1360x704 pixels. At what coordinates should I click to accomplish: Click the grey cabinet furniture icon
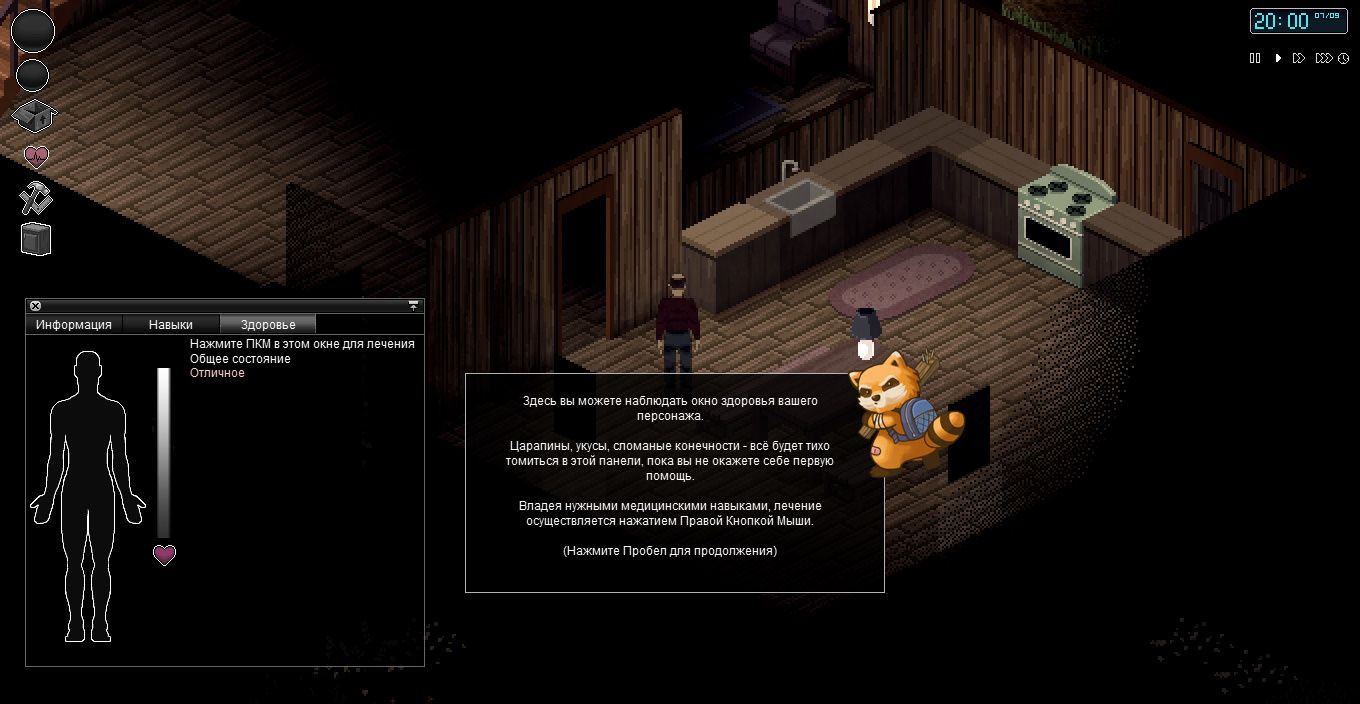coord(35,239)
